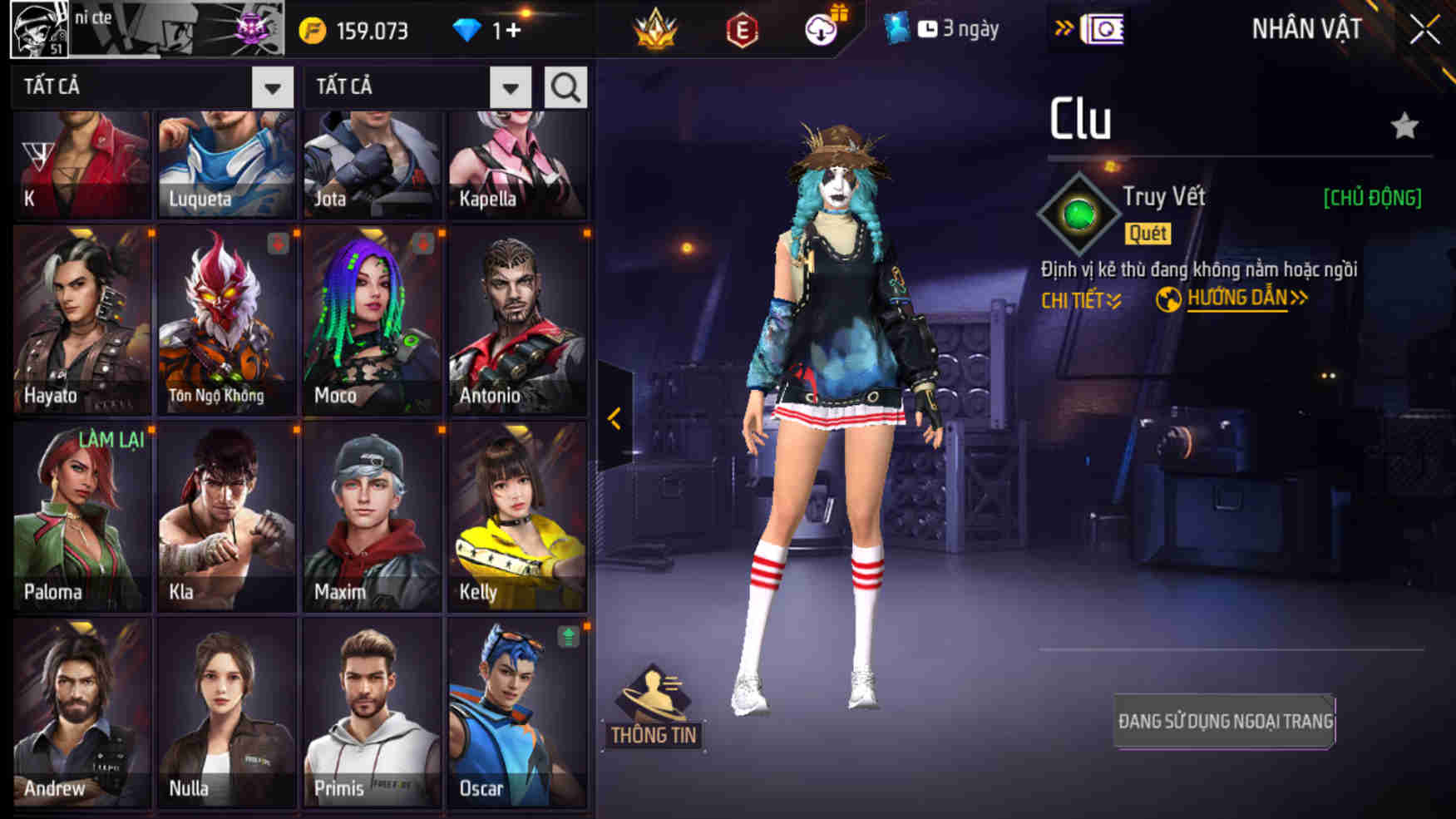
Task: Open the search magnifier icon
Action: coord(565,86)
